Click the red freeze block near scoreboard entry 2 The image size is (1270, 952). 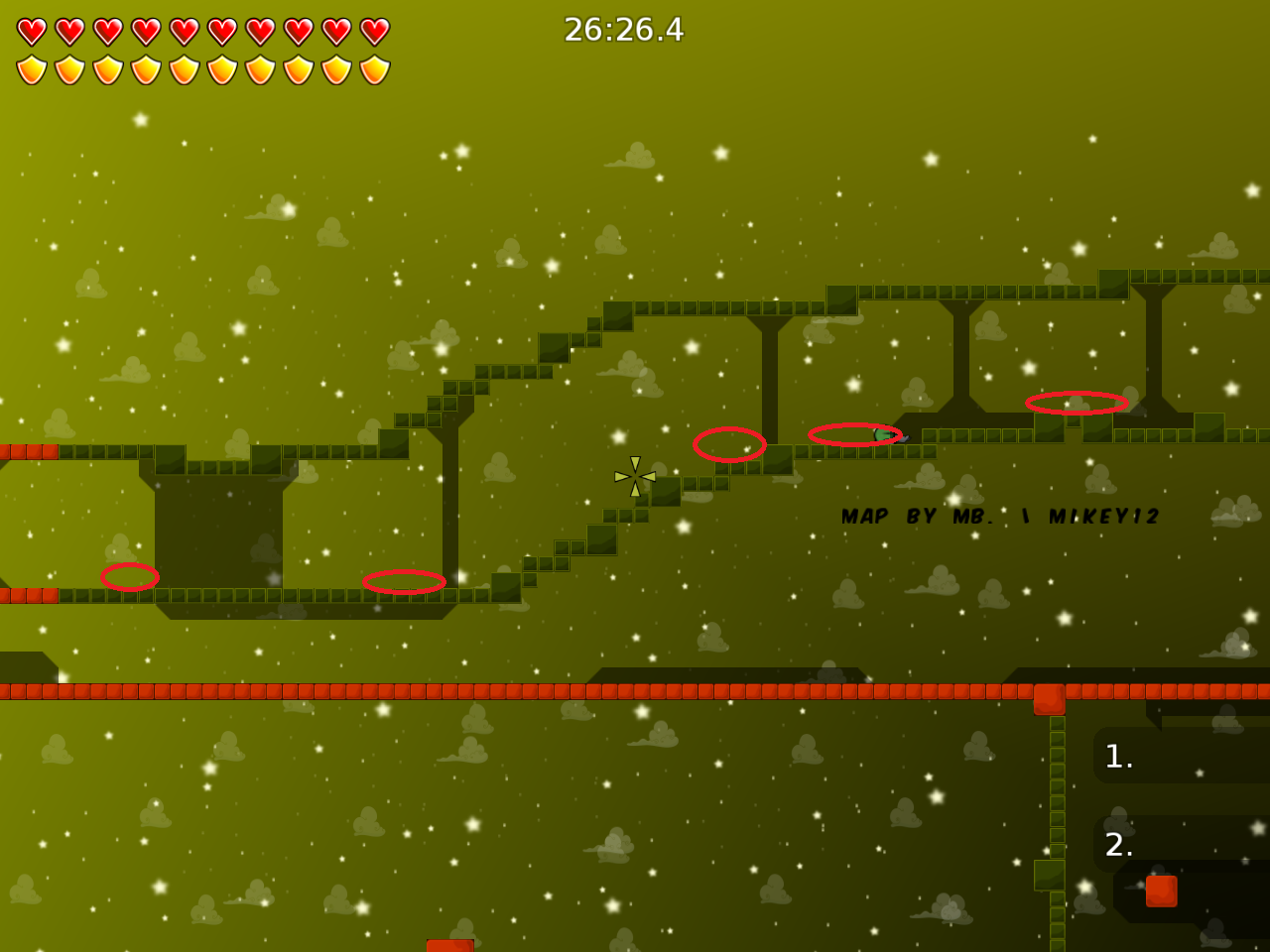click(x=1163, y=890)
